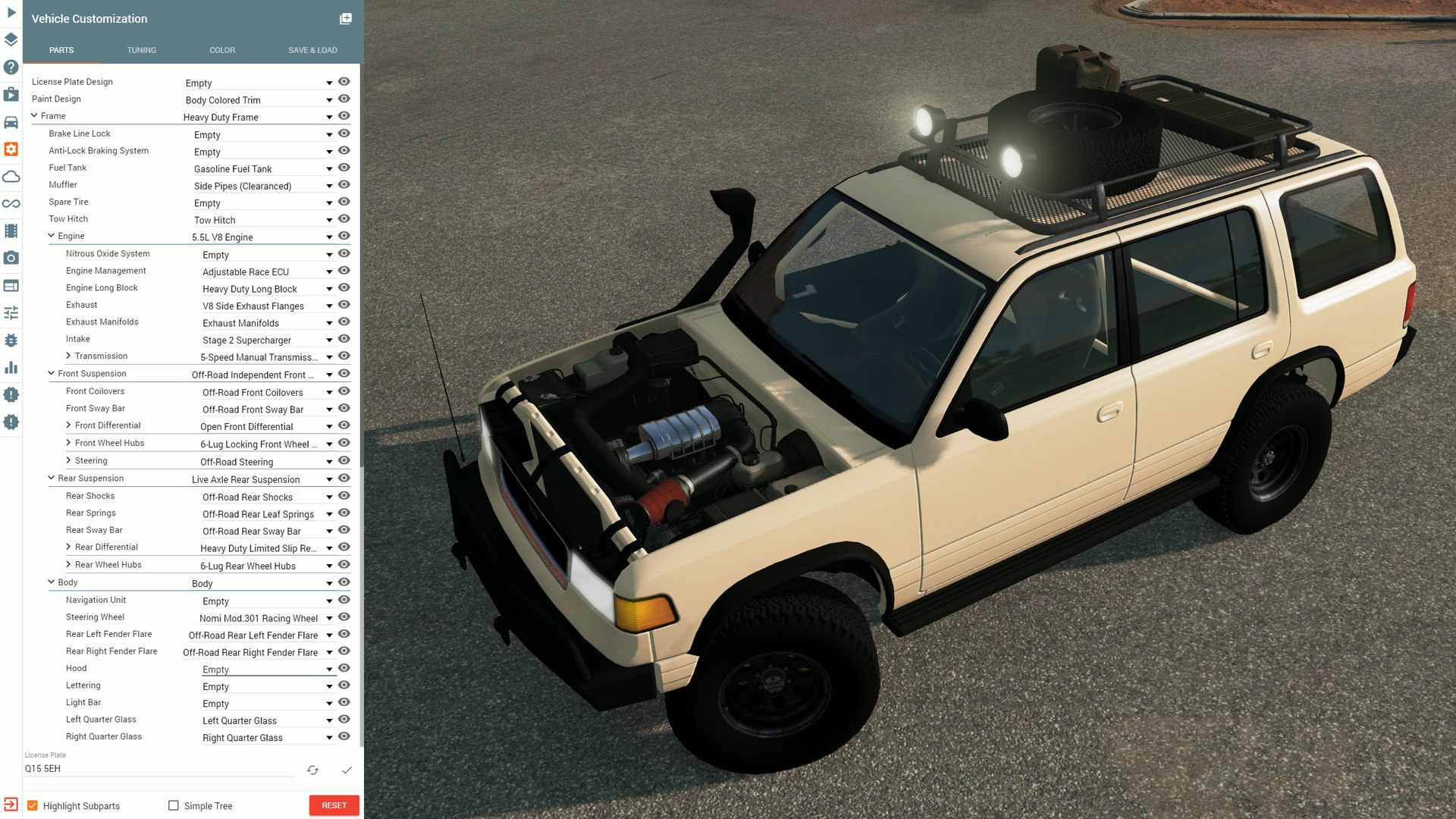Enable the Simple Tree checkbox
Screen dimensions: 1456x819
pyautogui.click(x=174, y=805)
